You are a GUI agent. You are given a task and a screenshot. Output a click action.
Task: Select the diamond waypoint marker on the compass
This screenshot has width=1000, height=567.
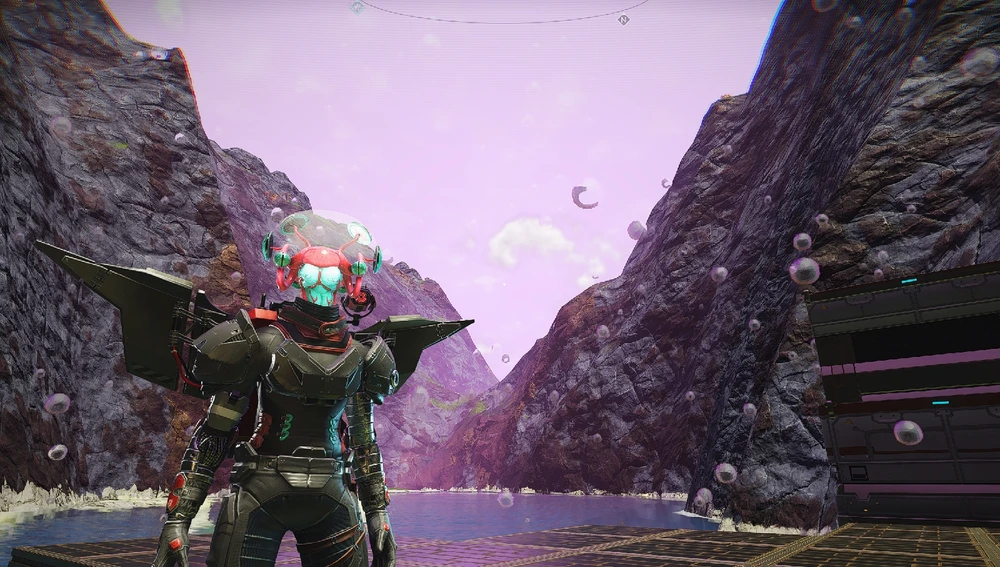point(357,7)
